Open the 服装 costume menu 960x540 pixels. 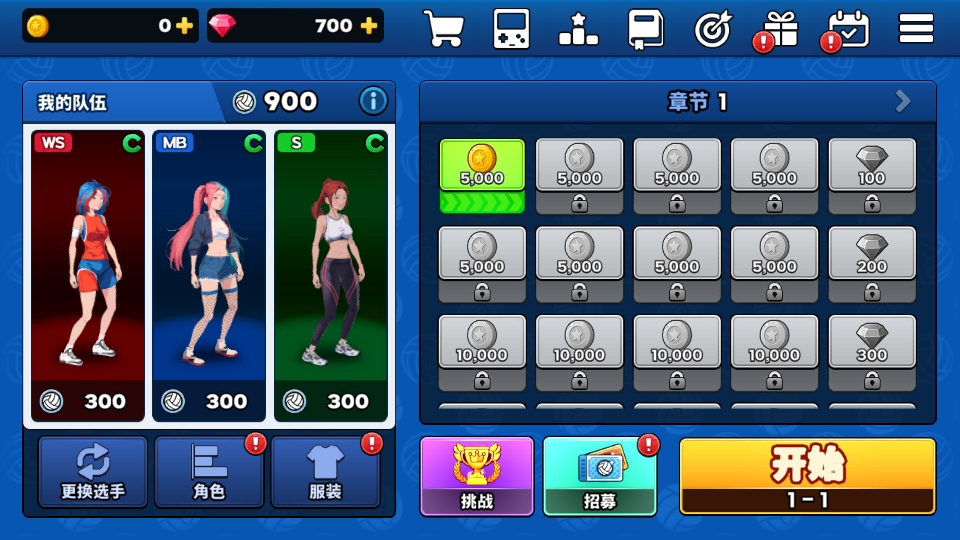click(x=325, y=472)
